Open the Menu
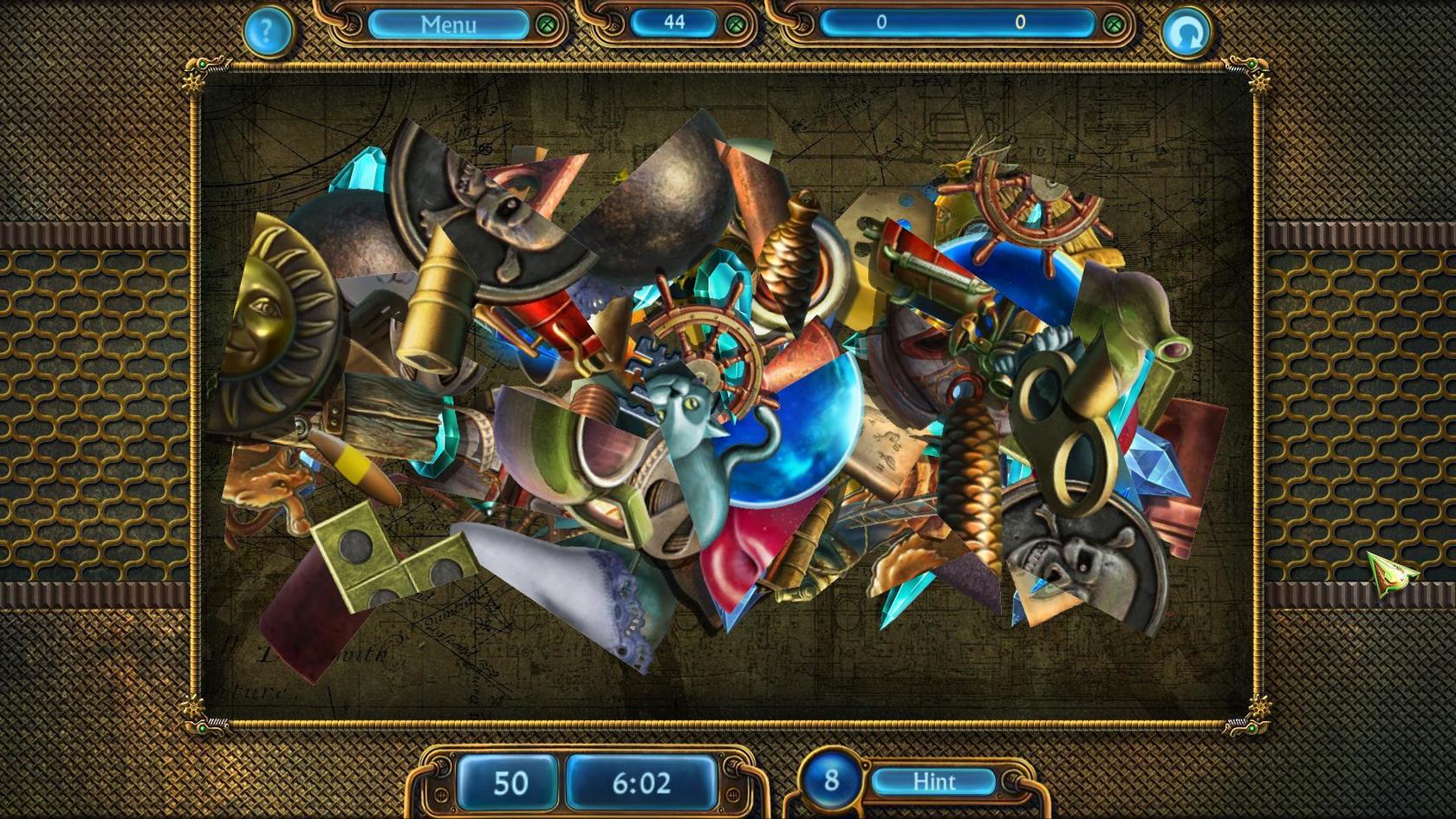 448,24
